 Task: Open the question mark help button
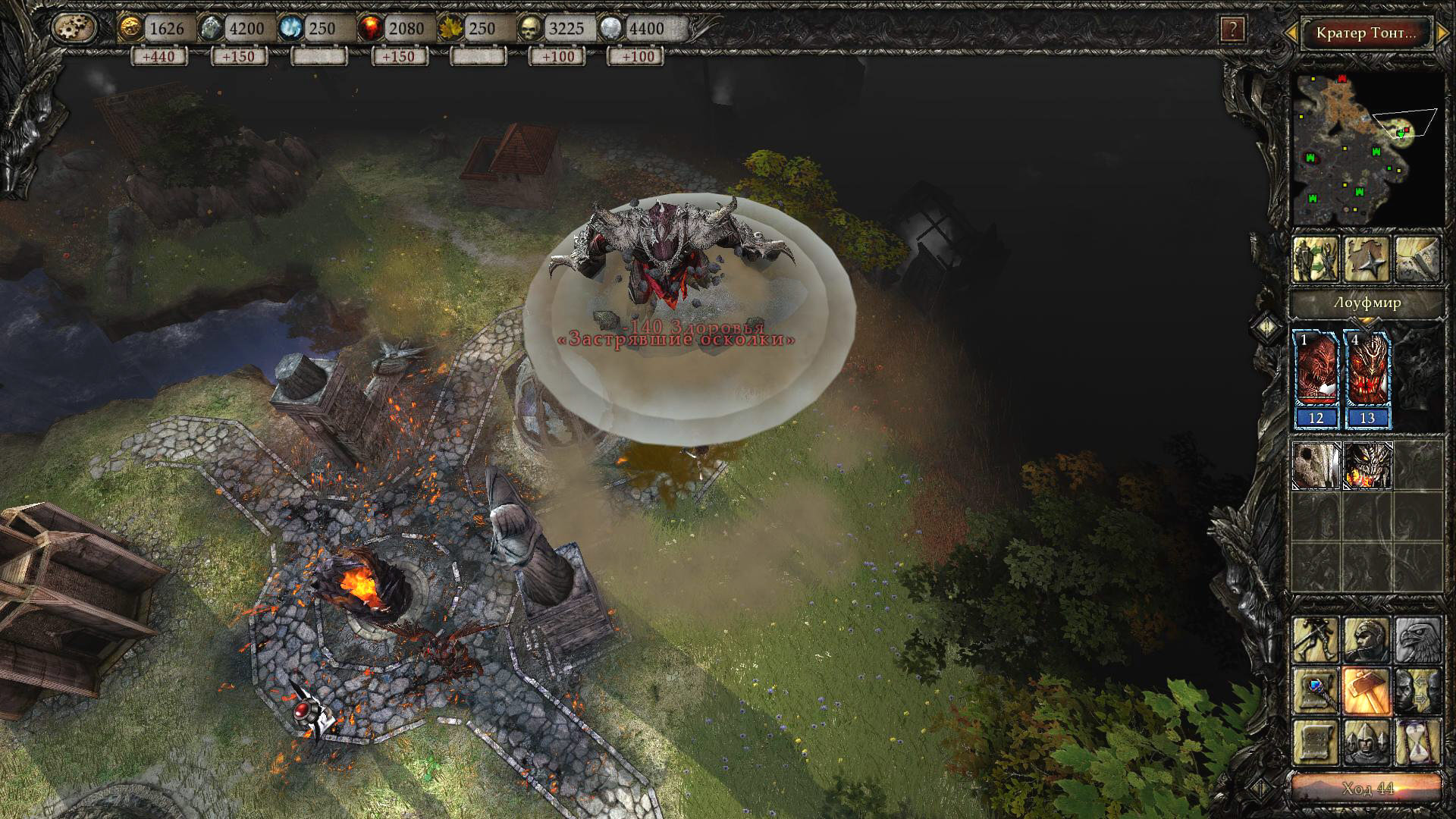(1232, 30)
